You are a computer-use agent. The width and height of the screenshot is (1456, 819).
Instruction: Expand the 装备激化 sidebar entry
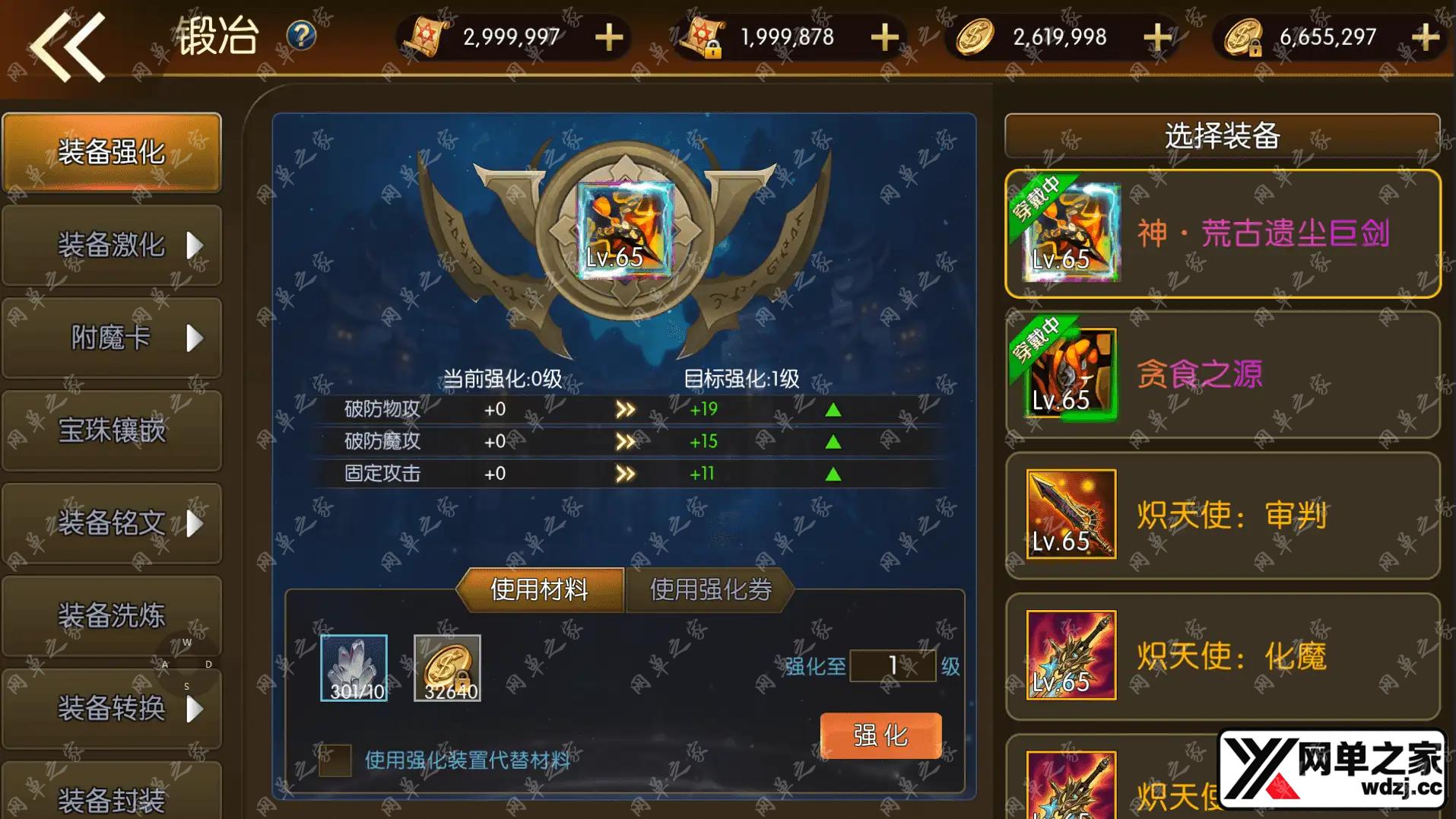[x=111, y=246]
